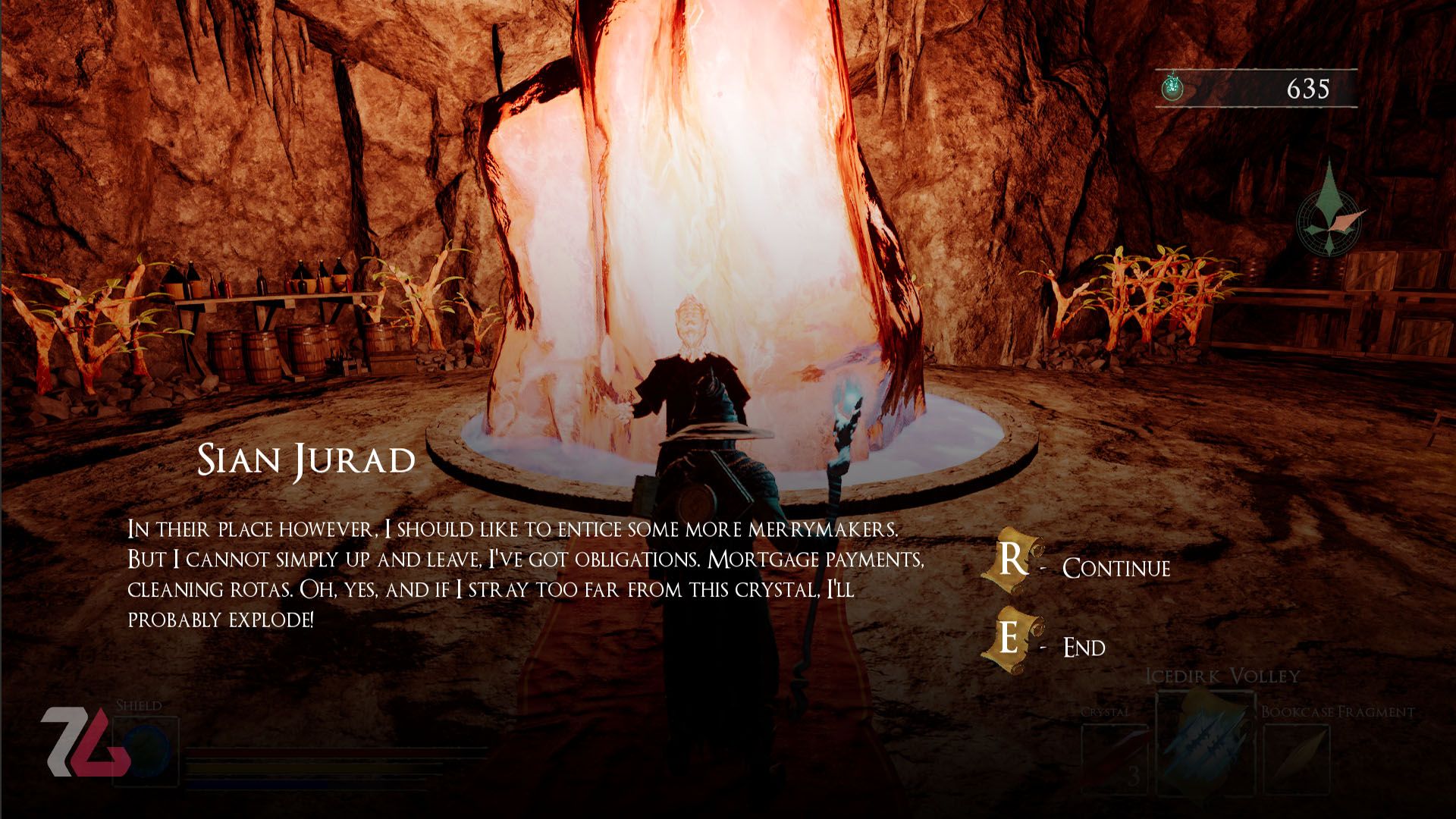Choose the Continue dialogue option
Image resolution: width=1456 pixels, height=819 pixels.
[x=1115, y=567]
